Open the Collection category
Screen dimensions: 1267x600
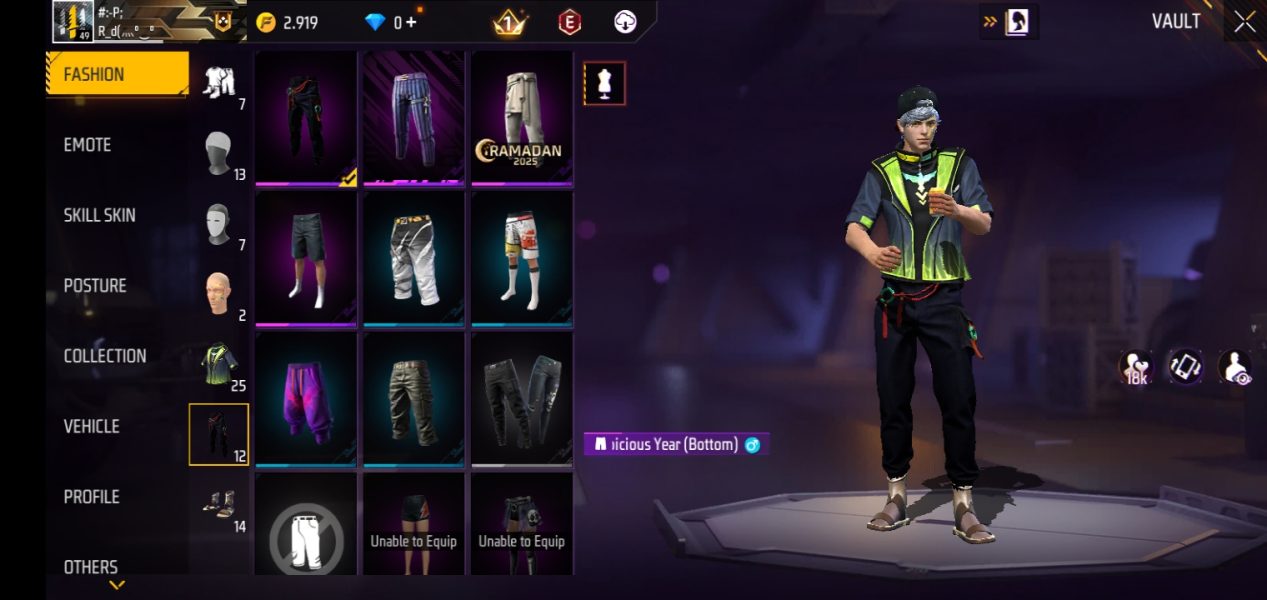(105, 356)
